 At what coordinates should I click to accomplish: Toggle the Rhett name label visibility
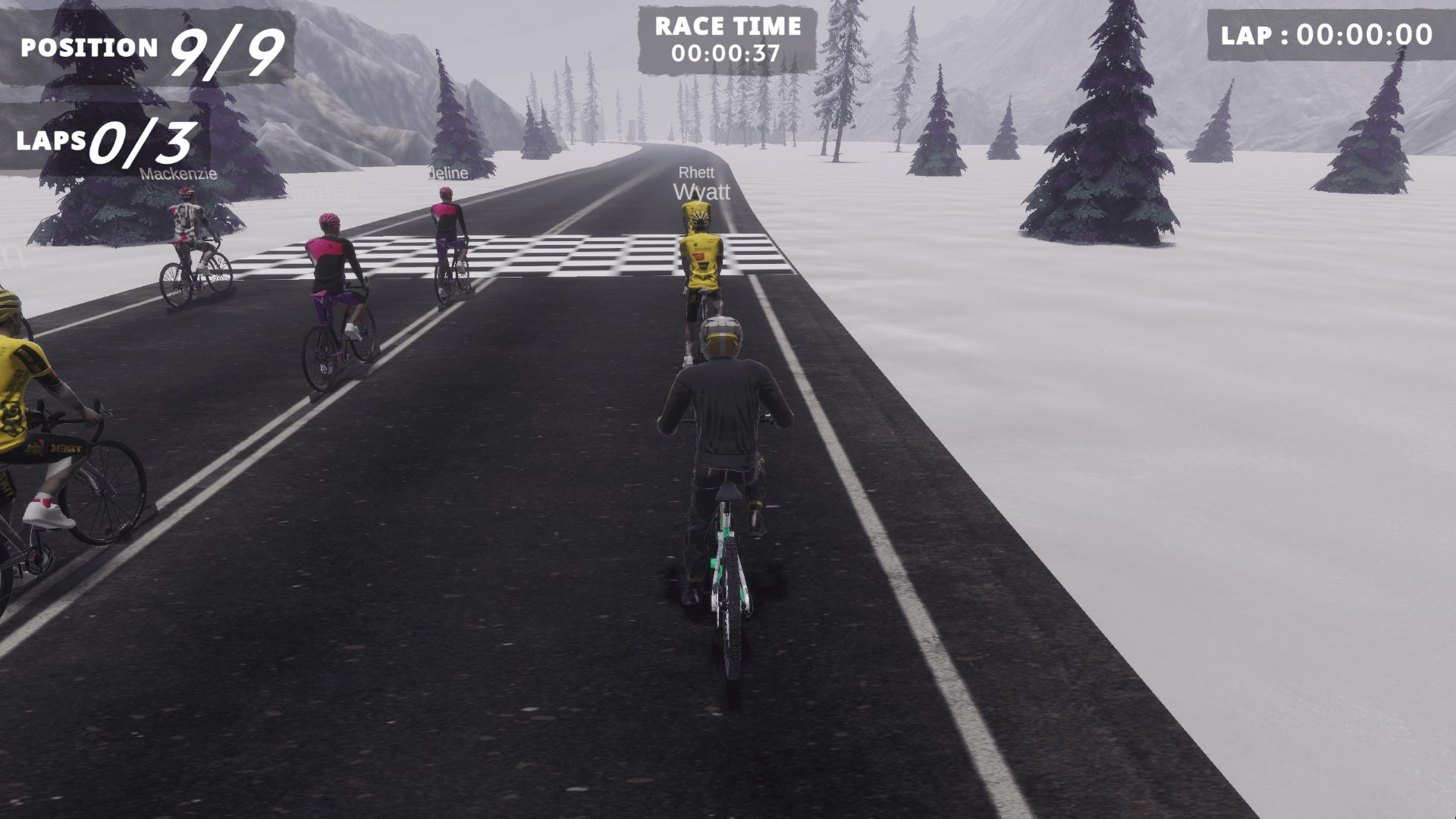click(x=698, y=173)
